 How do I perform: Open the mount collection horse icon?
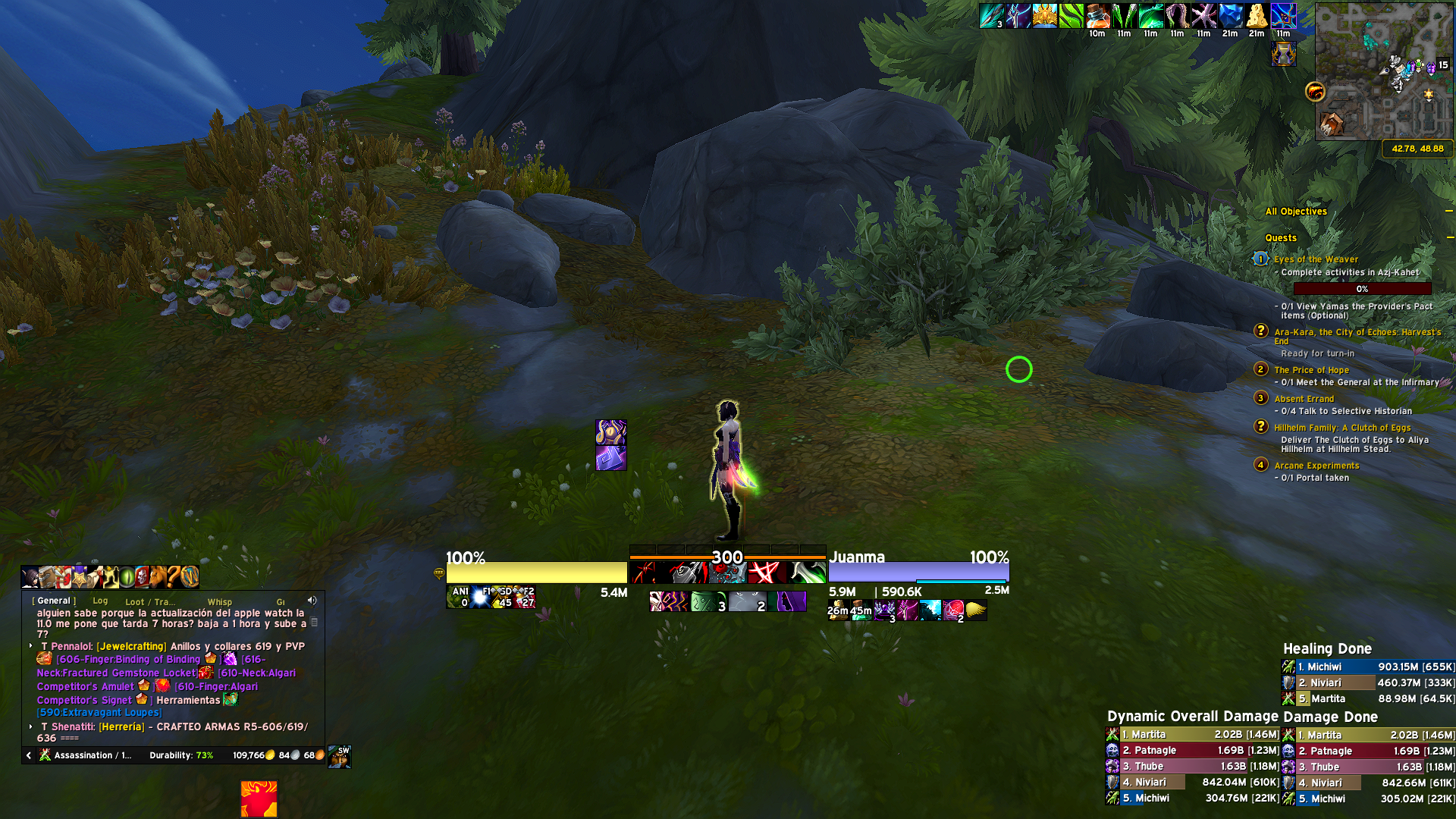click(158, 577)
